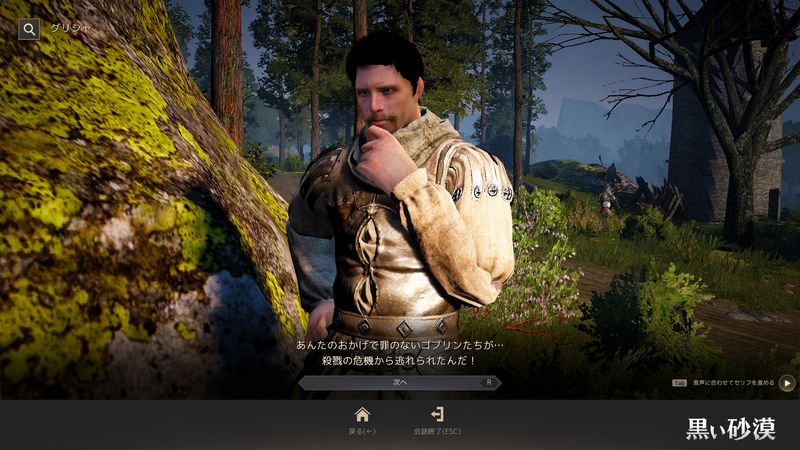Activate the dialogue auto-advance play button
Image resolution: width=800 pixels, height=450 pixels.
(x=787, y=382)
